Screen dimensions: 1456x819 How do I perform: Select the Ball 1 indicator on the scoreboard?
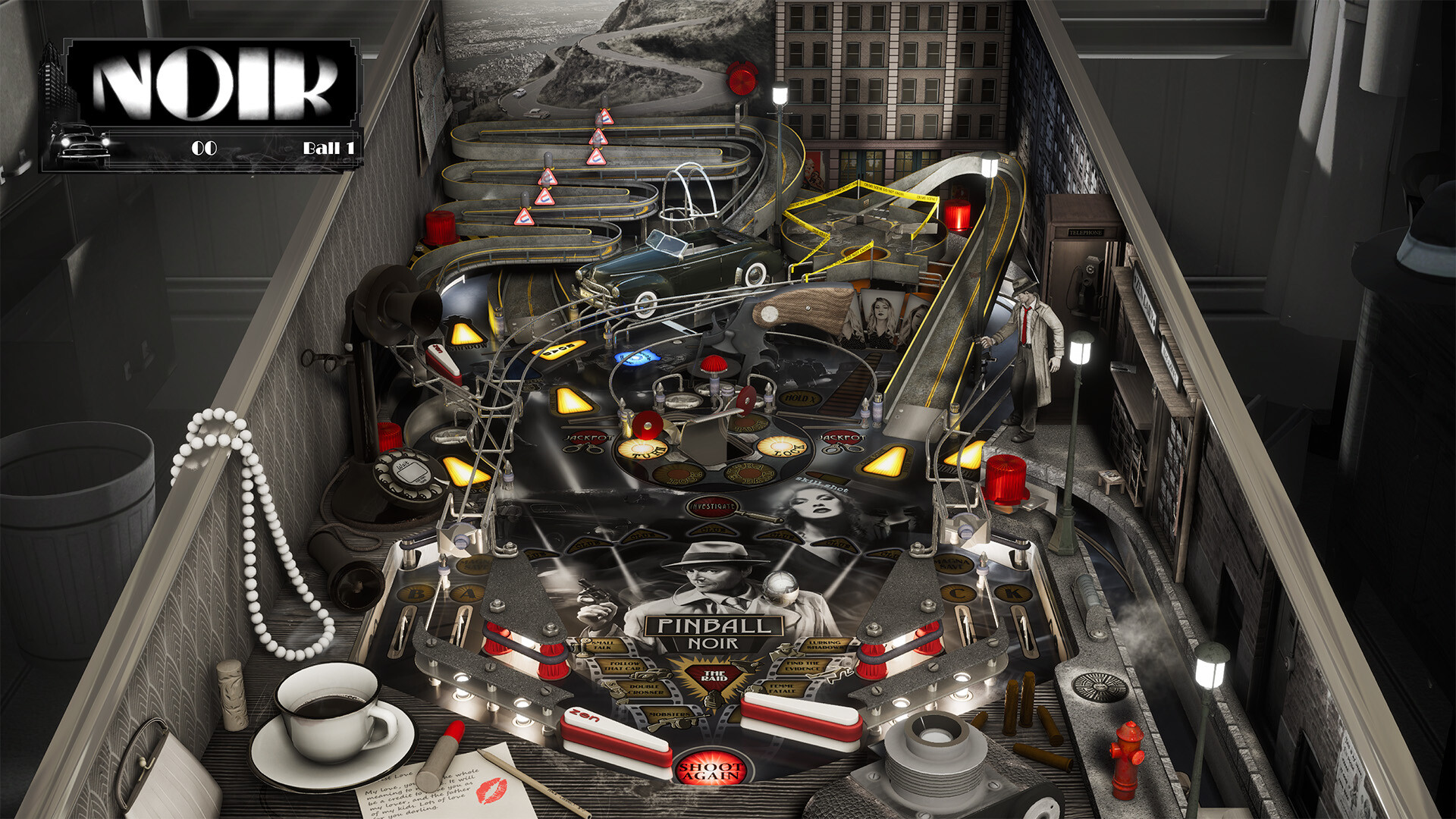[x=328, y=149]
